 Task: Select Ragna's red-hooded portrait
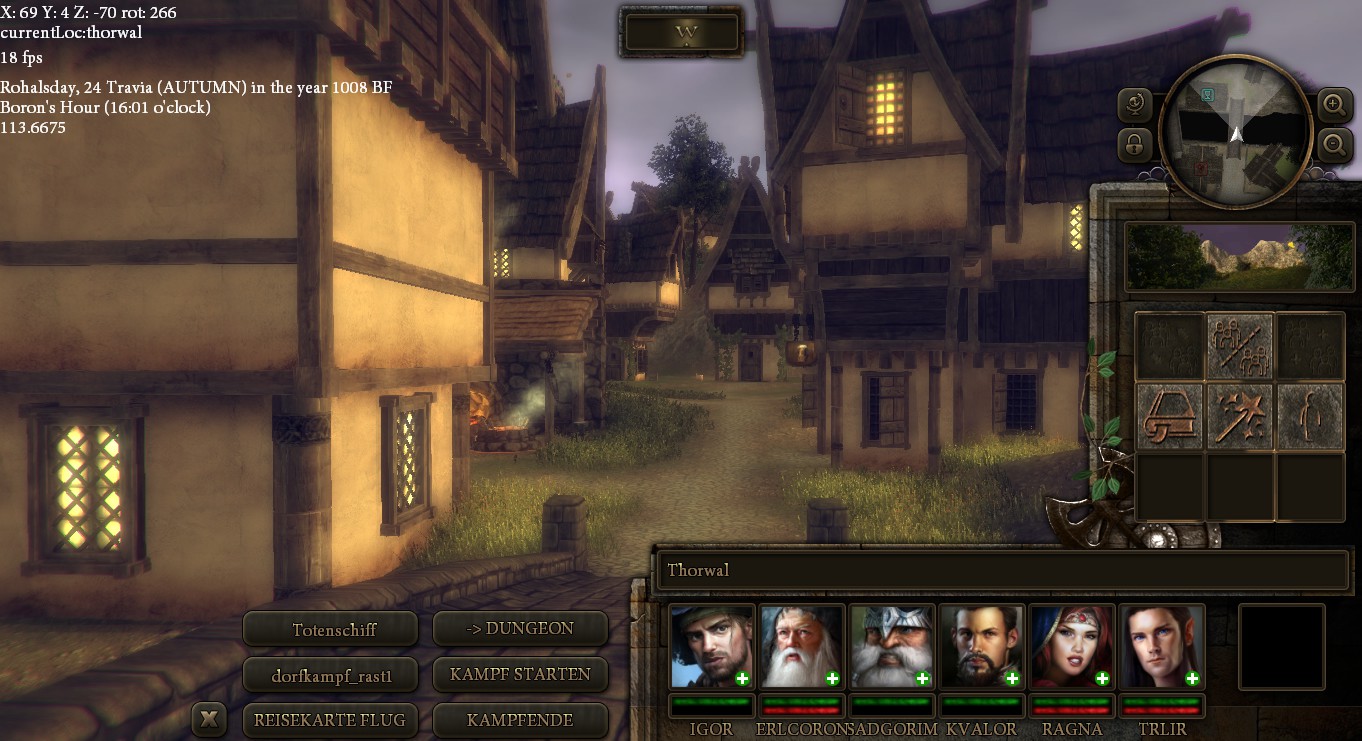[1072, 646]
